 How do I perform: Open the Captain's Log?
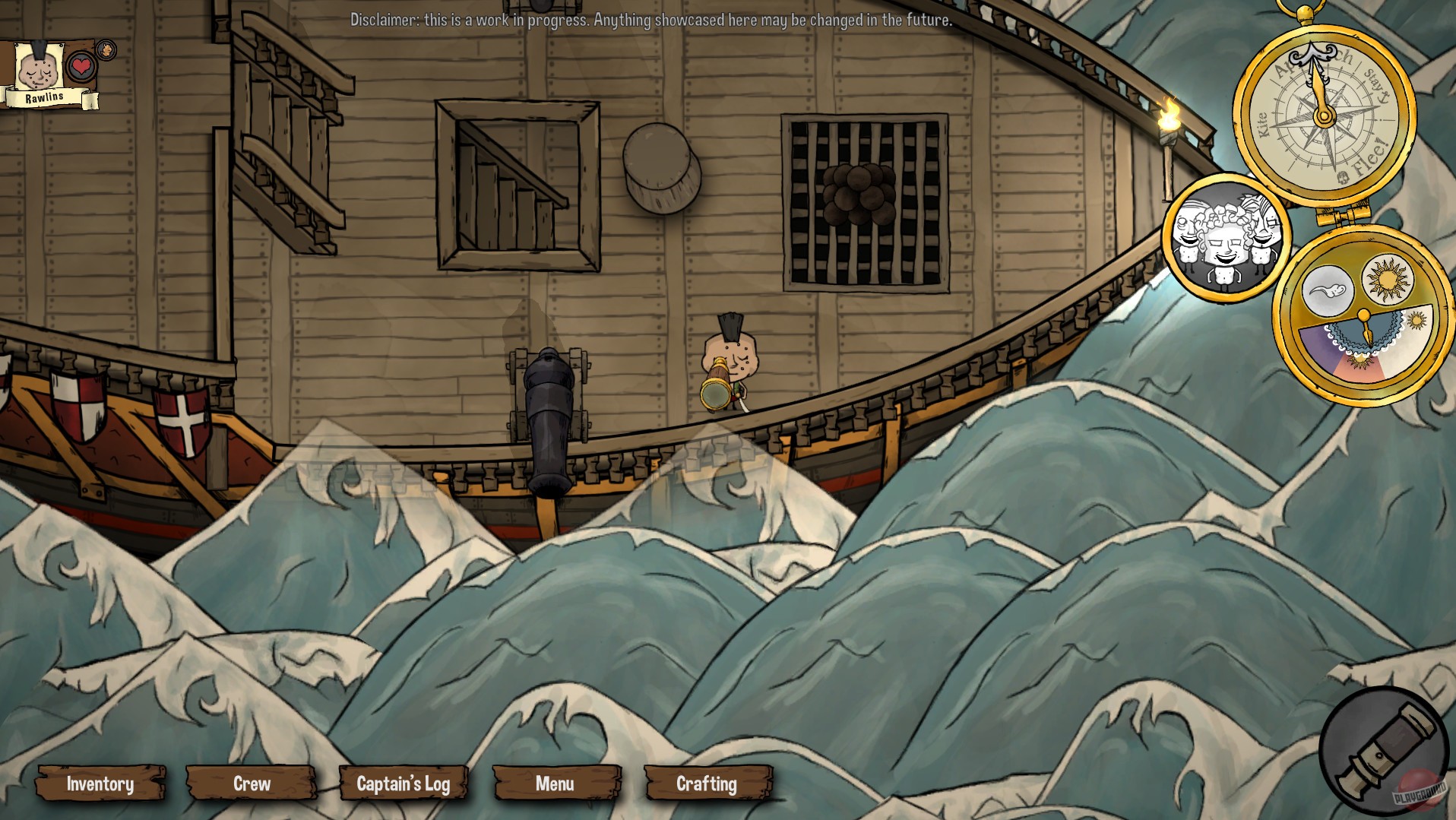[405, 784]
